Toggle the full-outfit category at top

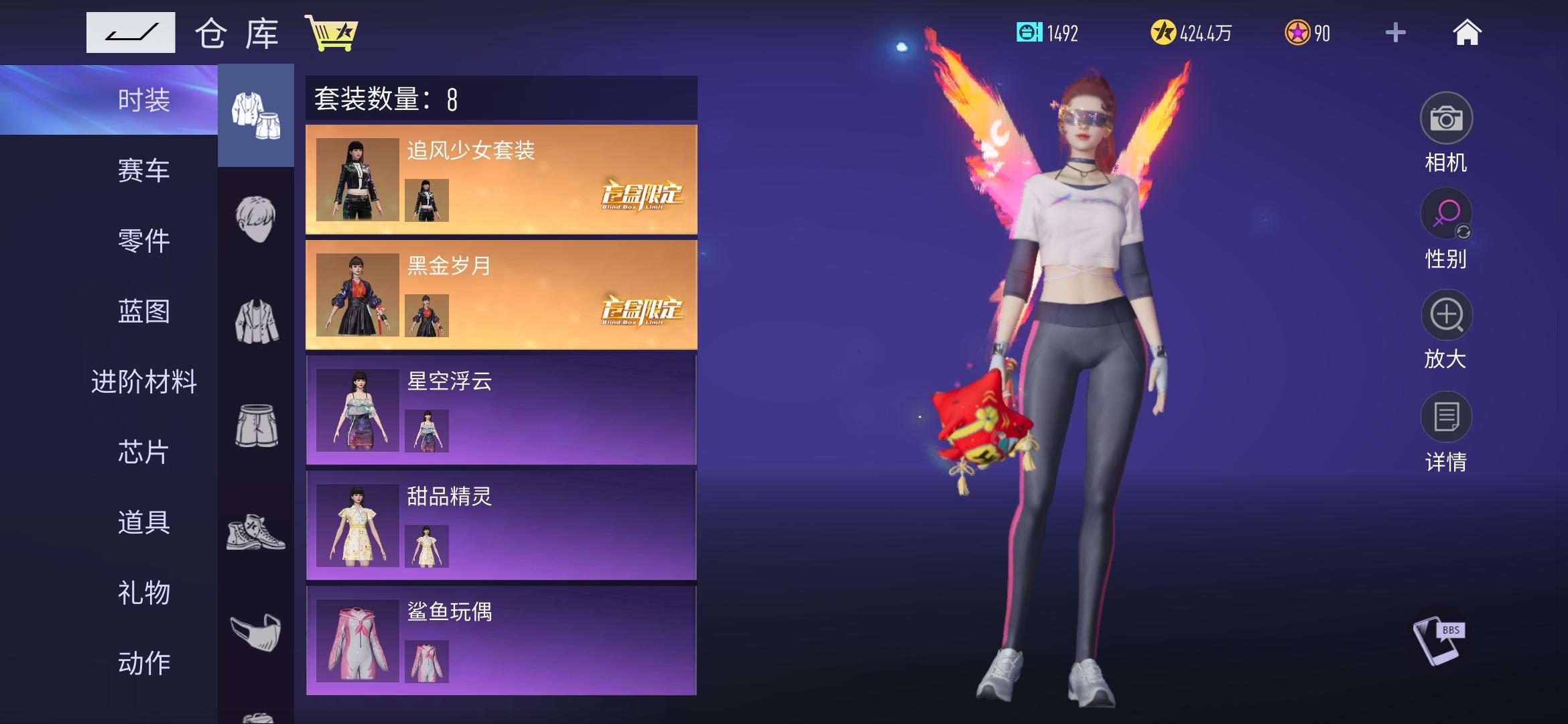pyautogui.click(x=257, y=114)
